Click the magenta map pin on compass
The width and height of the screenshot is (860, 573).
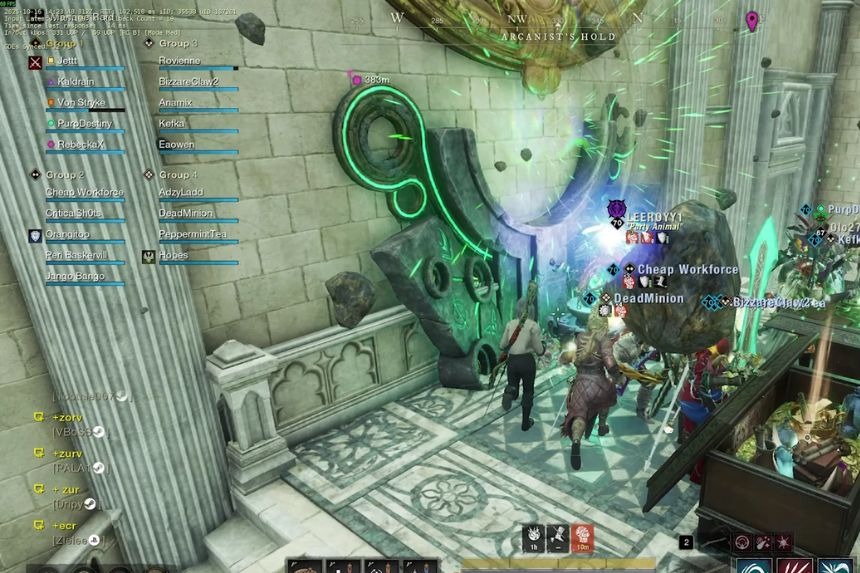click(x=752, y=20)
